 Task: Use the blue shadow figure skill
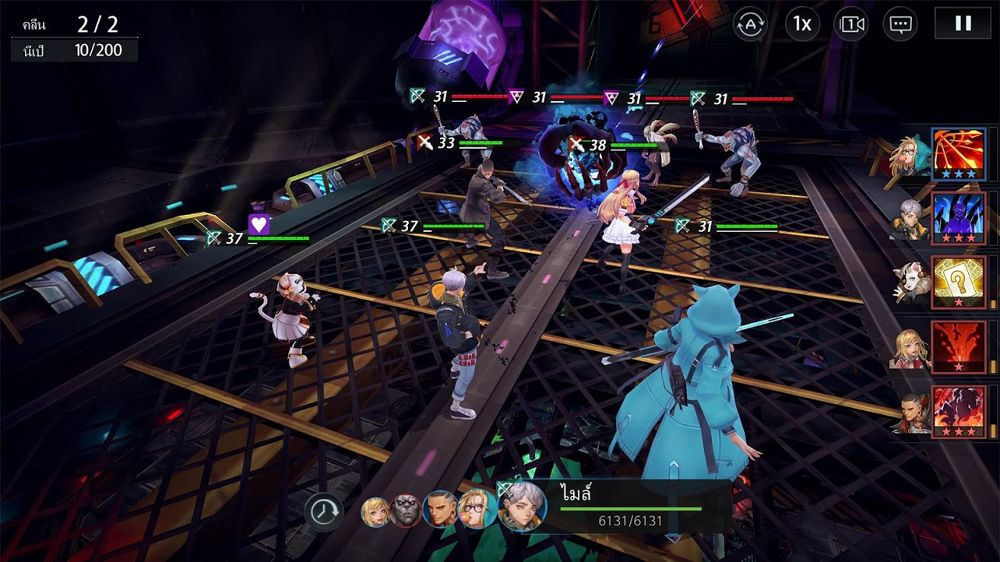pos(959,218)
